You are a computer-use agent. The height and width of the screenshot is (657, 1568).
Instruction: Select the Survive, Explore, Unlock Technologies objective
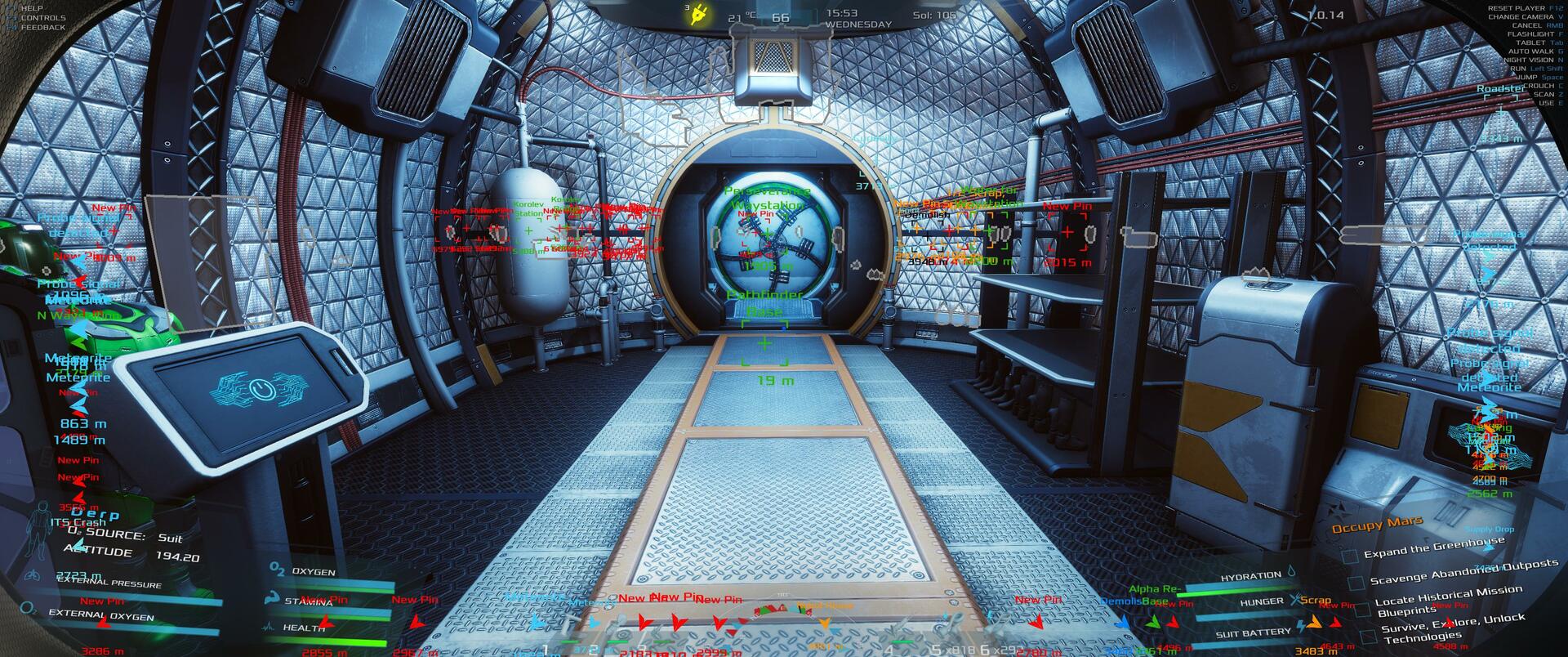(1452, 627)
